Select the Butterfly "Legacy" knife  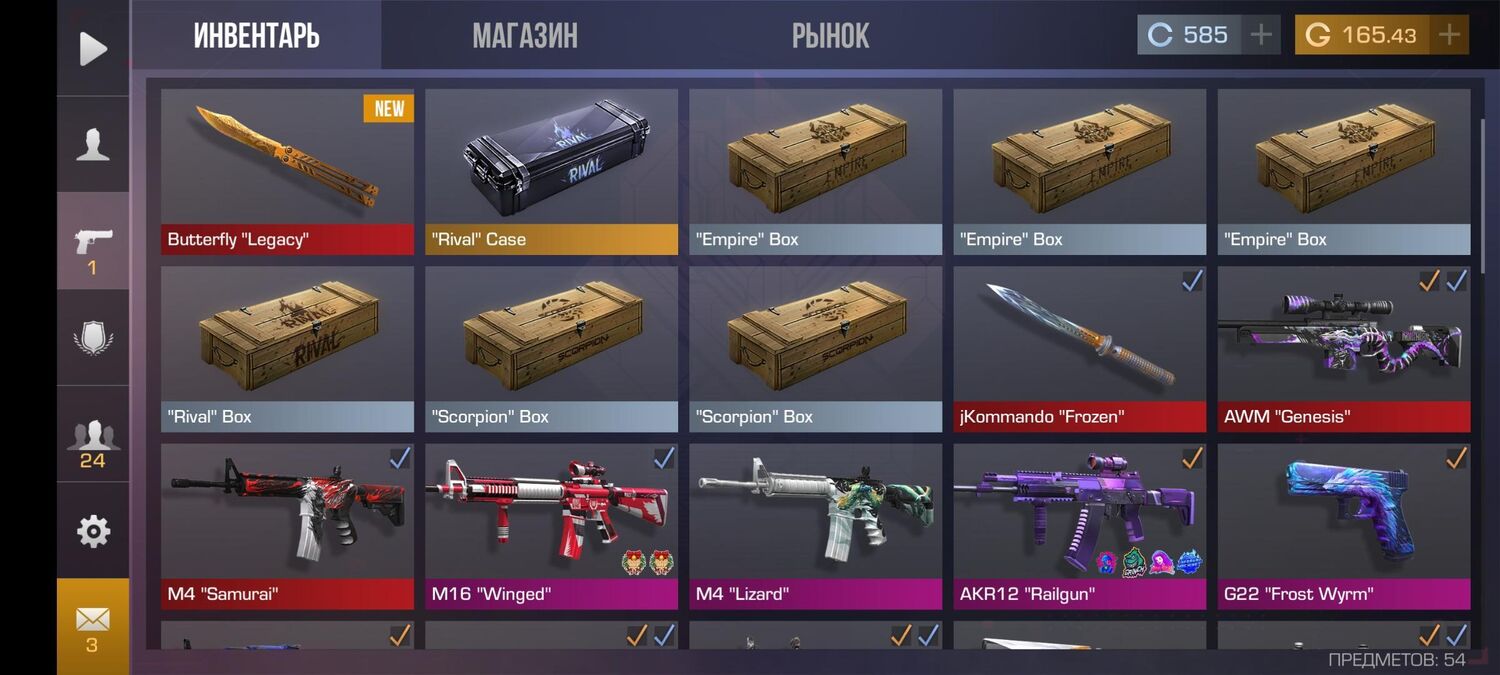(287, 171)
